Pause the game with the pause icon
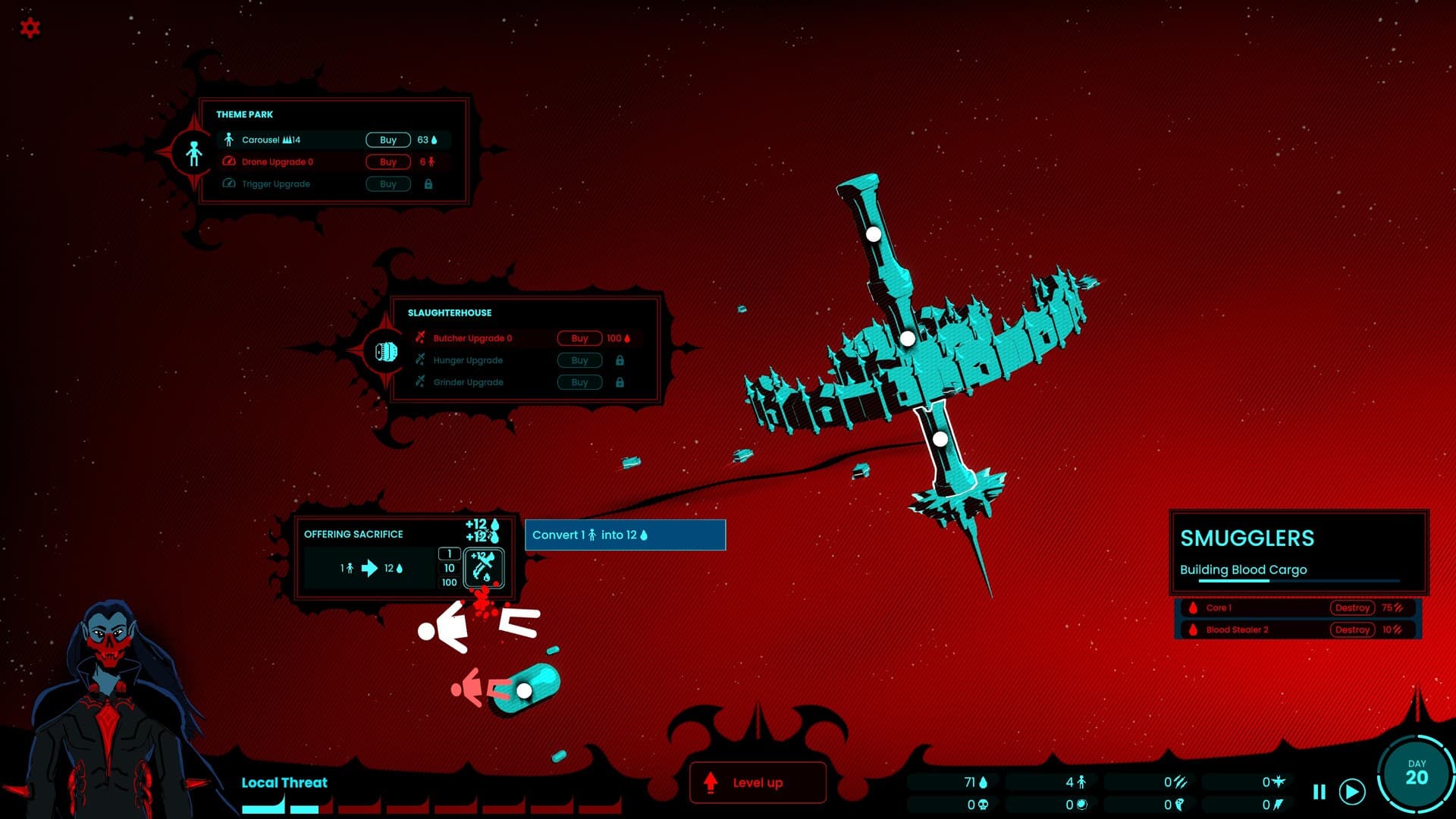The height and width of the screenshot is (819, 1456). (x=1317, y=790)
